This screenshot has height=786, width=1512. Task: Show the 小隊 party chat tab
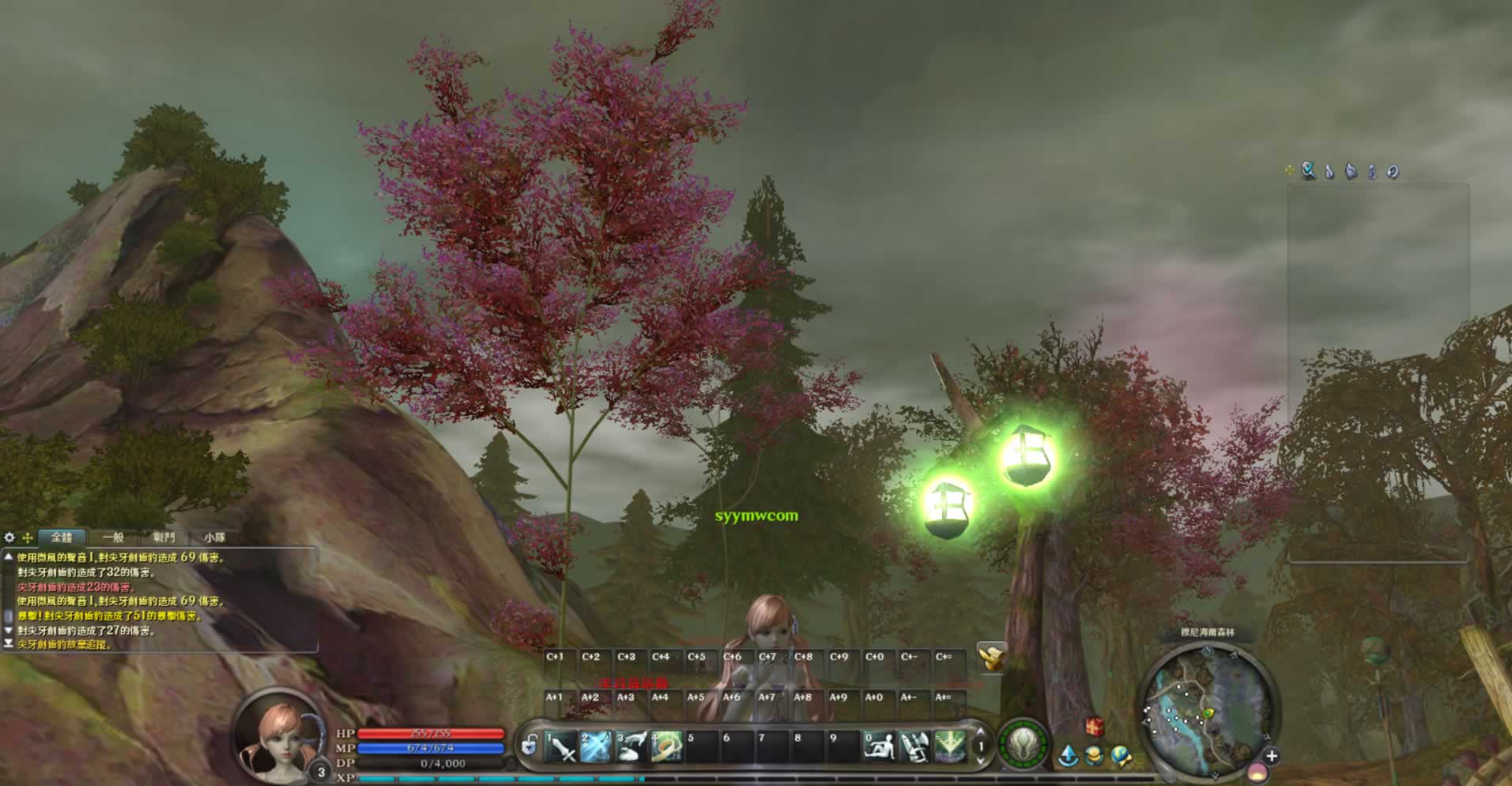pos(214,538)
